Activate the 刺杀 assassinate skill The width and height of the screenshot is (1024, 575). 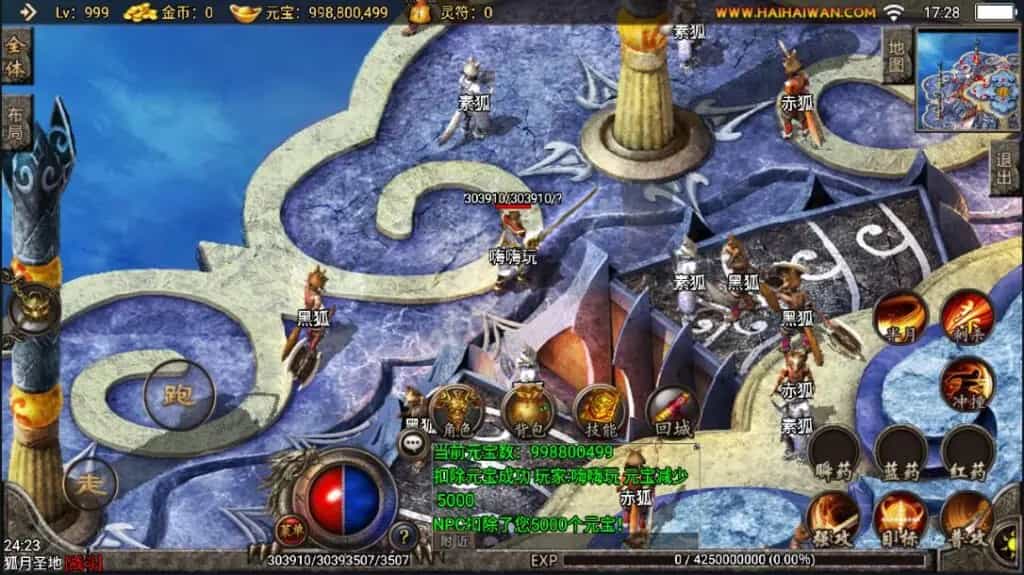coord(966,316)
